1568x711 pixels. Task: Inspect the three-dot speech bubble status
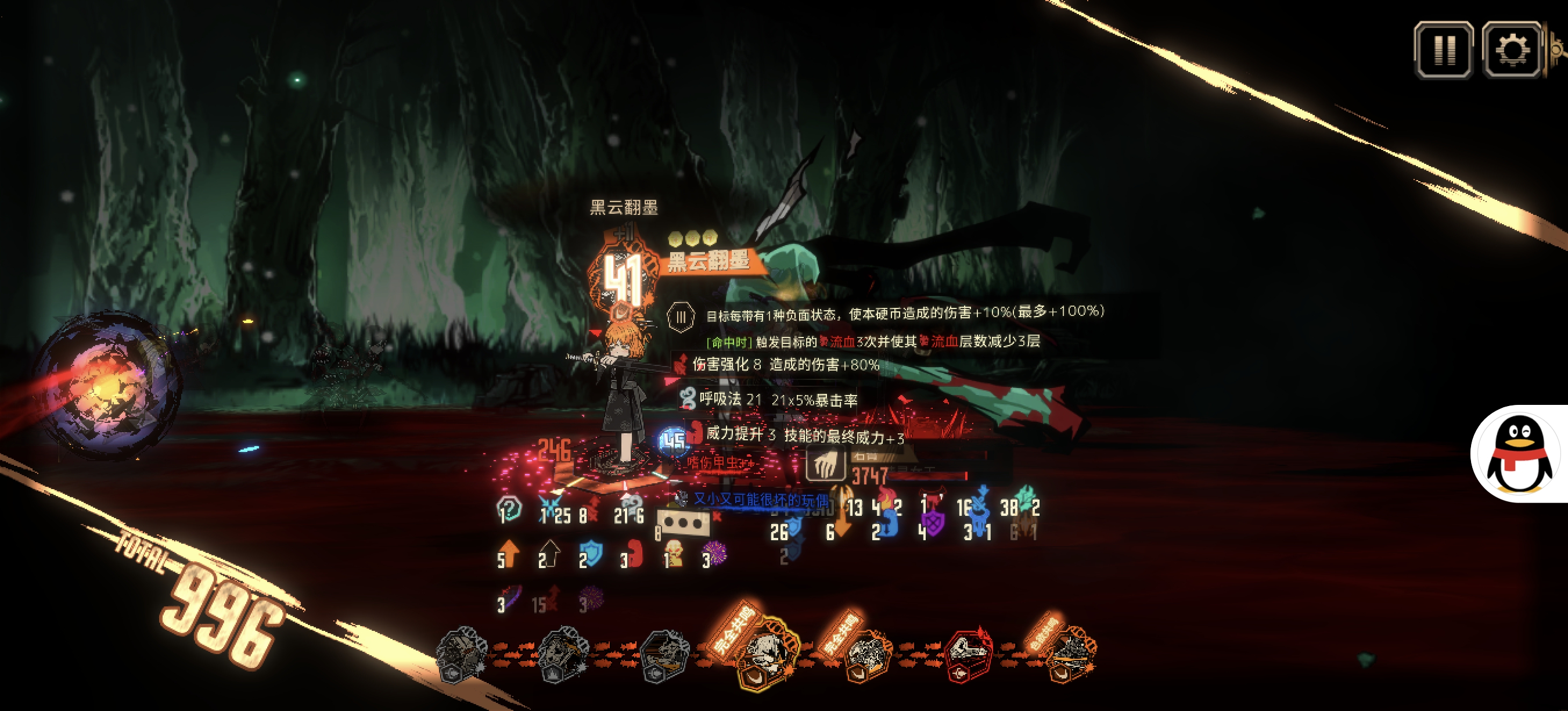(x=683, y=522)
